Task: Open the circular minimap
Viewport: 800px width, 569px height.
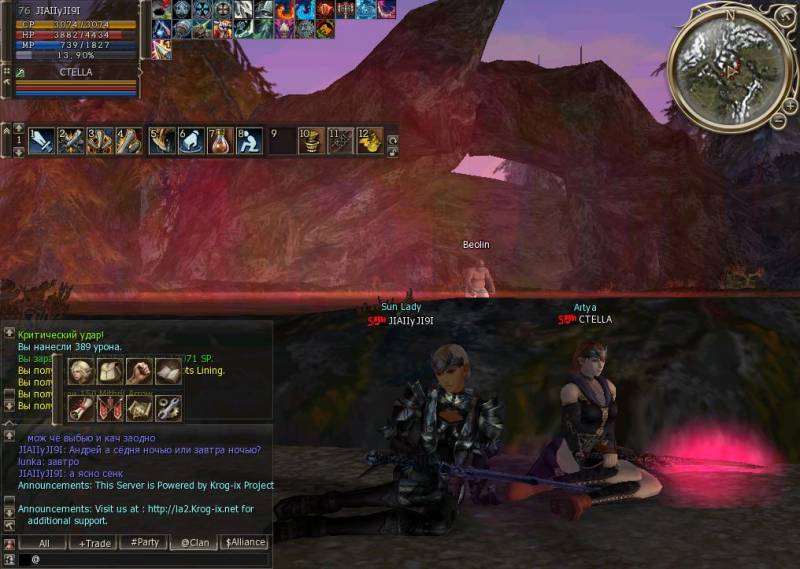Action: pos(729,61)
